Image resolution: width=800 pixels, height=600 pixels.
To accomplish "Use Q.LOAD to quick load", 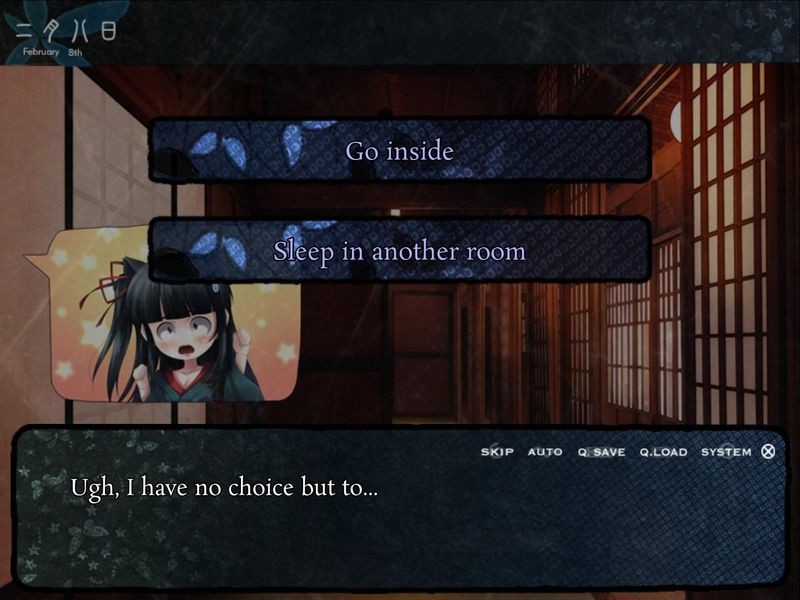I will [664, 452].
